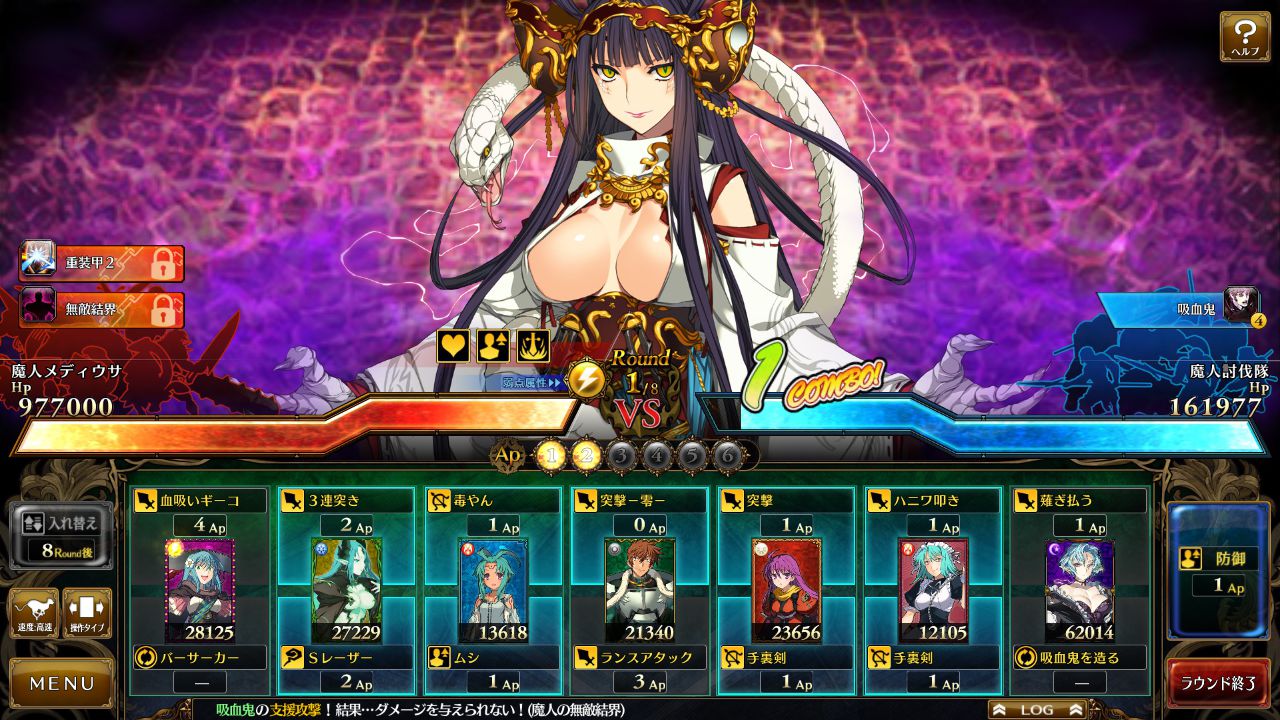The height and width of the screenshot is (720, 1280).
Task: Choose the 防御 defend action
Action: coord(1218,570)
